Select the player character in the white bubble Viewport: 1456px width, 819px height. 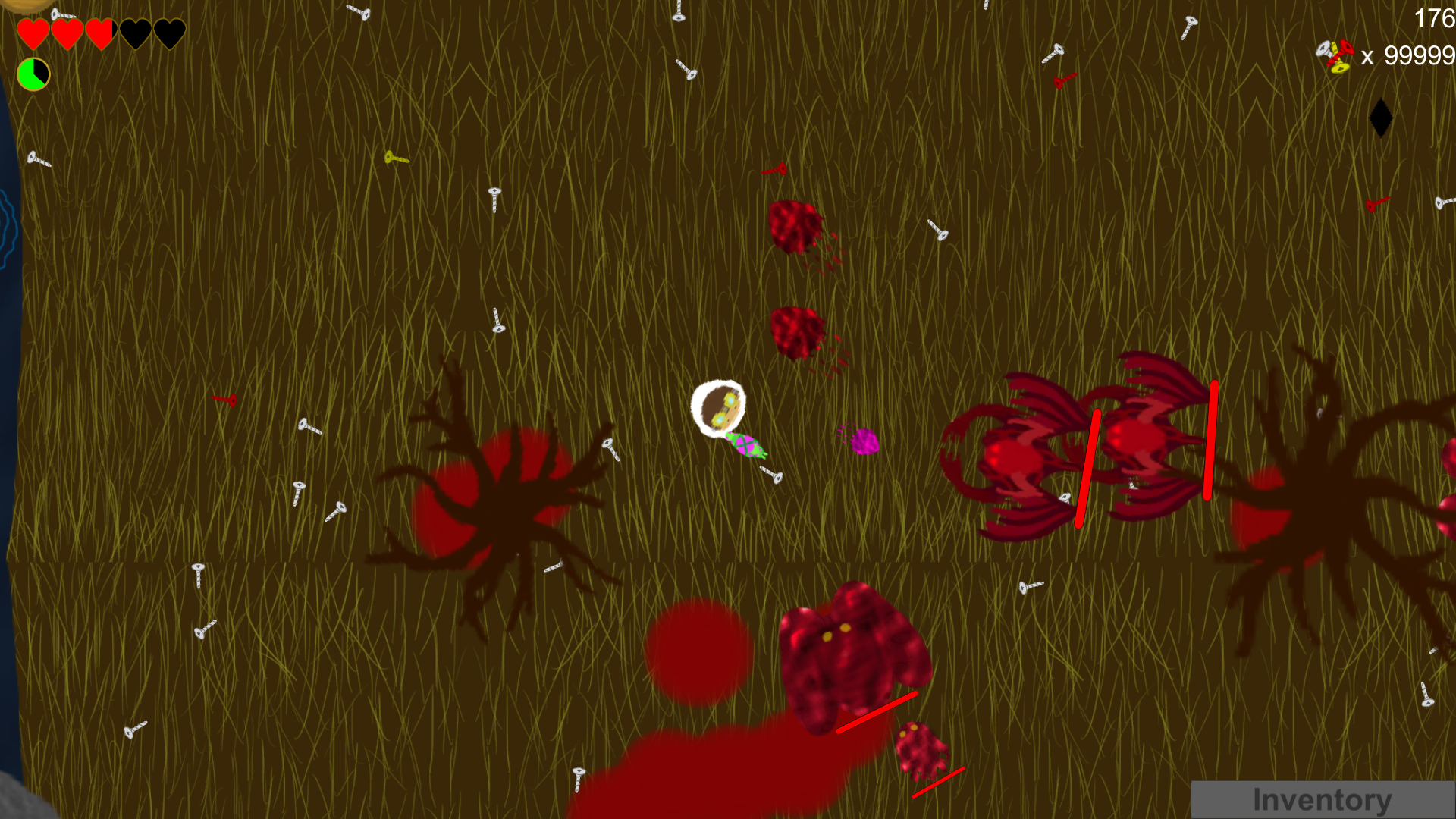coord(719,409)
